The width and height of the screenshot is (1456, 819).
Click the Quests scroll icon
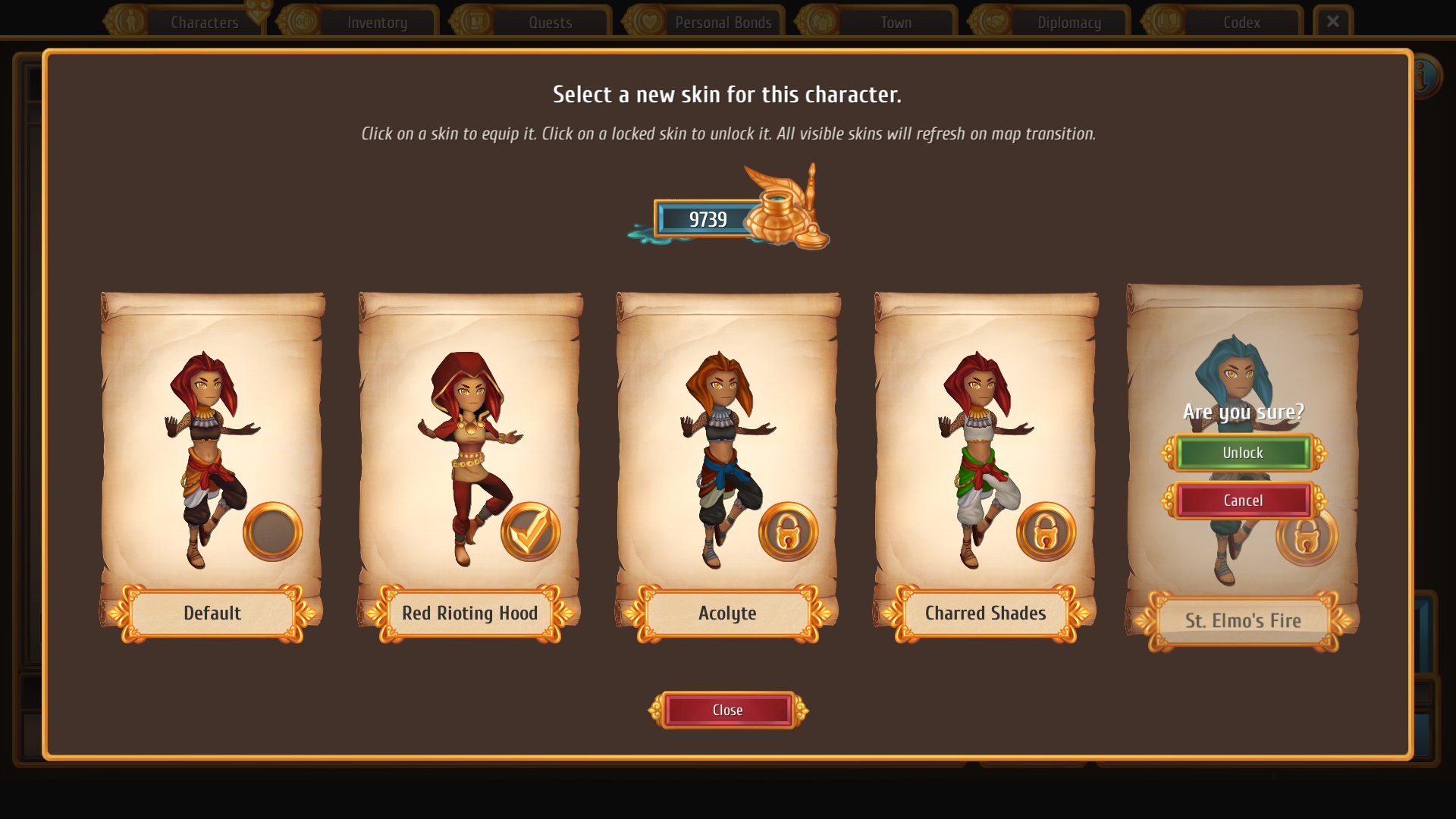(x=476, y=19)
